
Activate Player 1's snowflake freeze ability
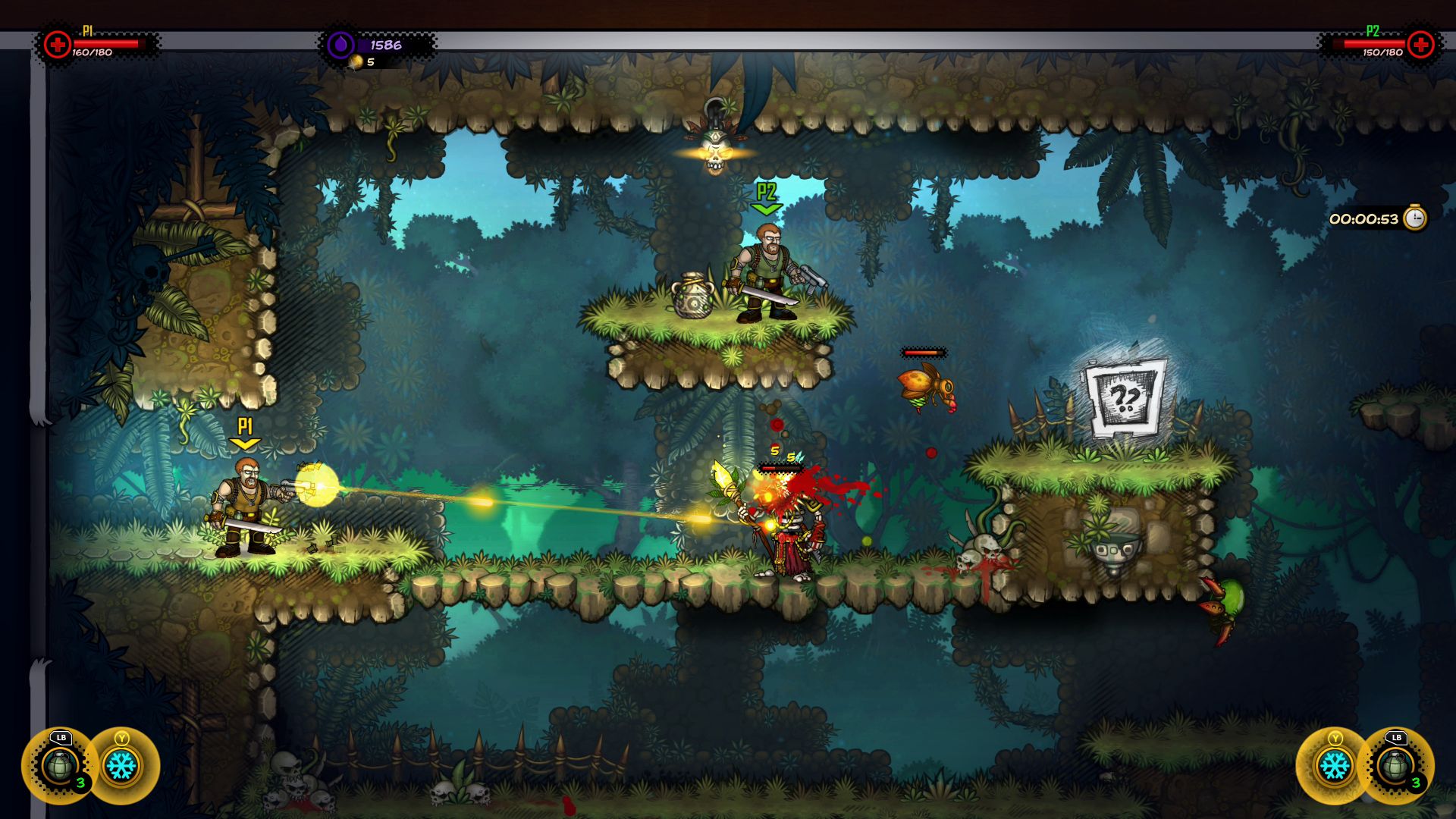click(121, 767)
